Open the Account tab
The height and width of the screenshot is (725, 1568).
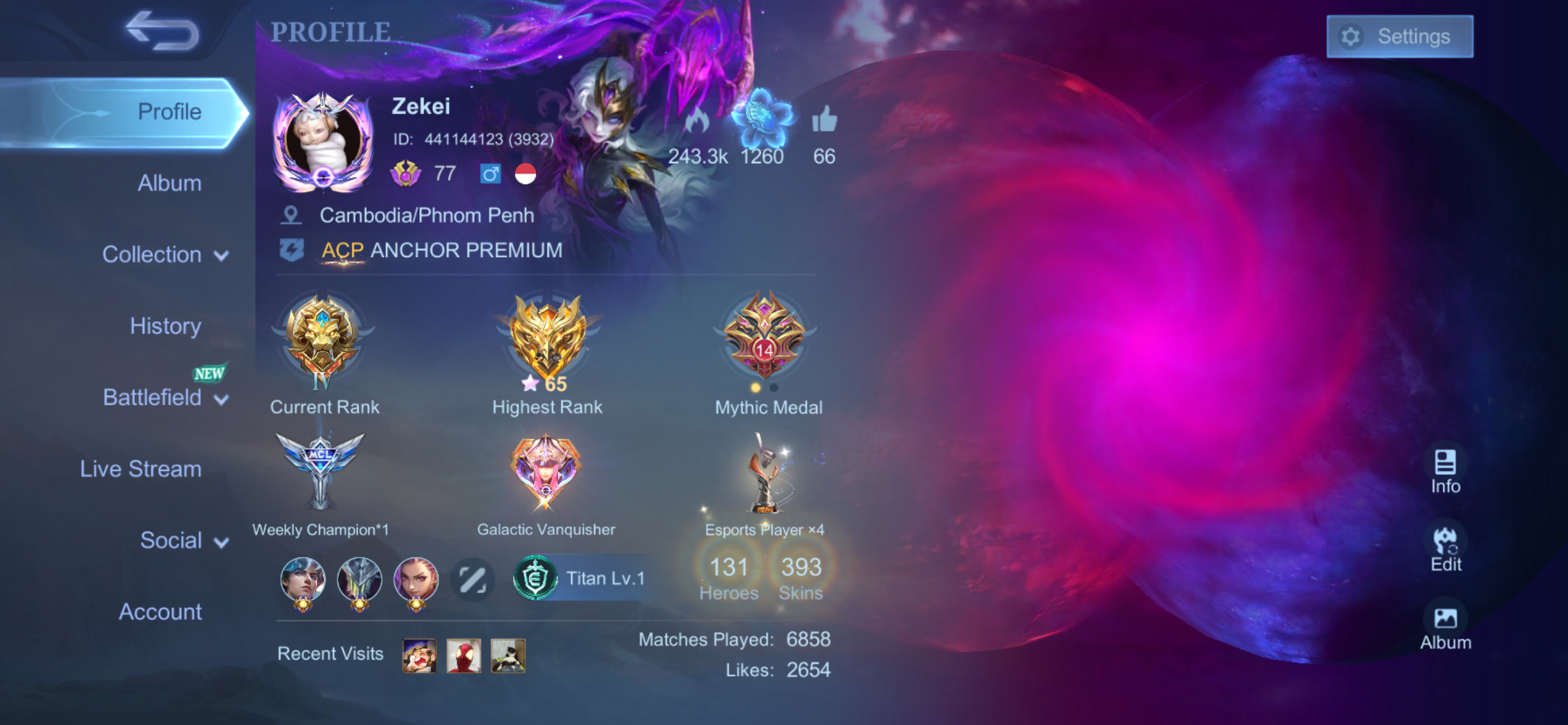pyautogui.click(x=160, y=612)
